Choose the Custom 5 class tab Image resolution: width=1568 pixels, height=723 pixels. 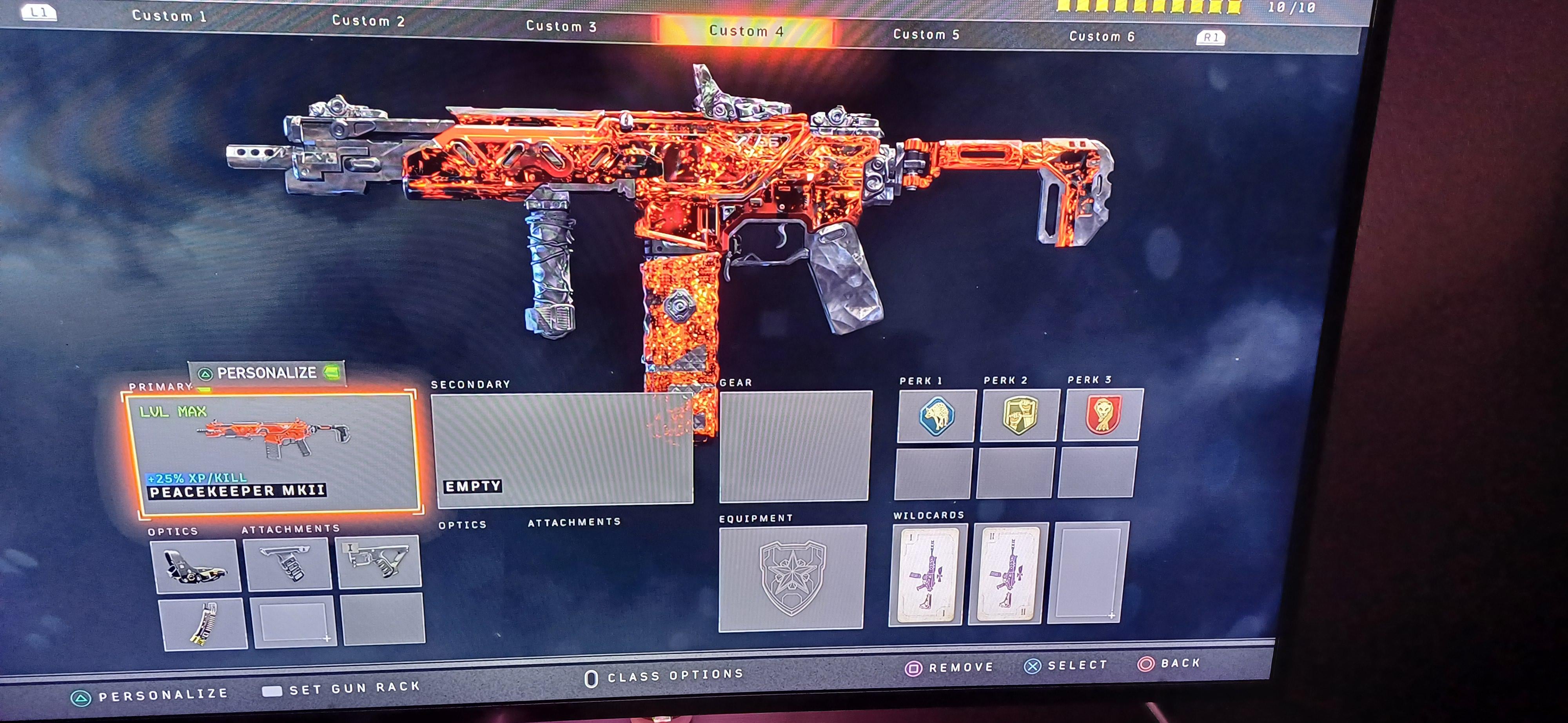click(926, 35)
